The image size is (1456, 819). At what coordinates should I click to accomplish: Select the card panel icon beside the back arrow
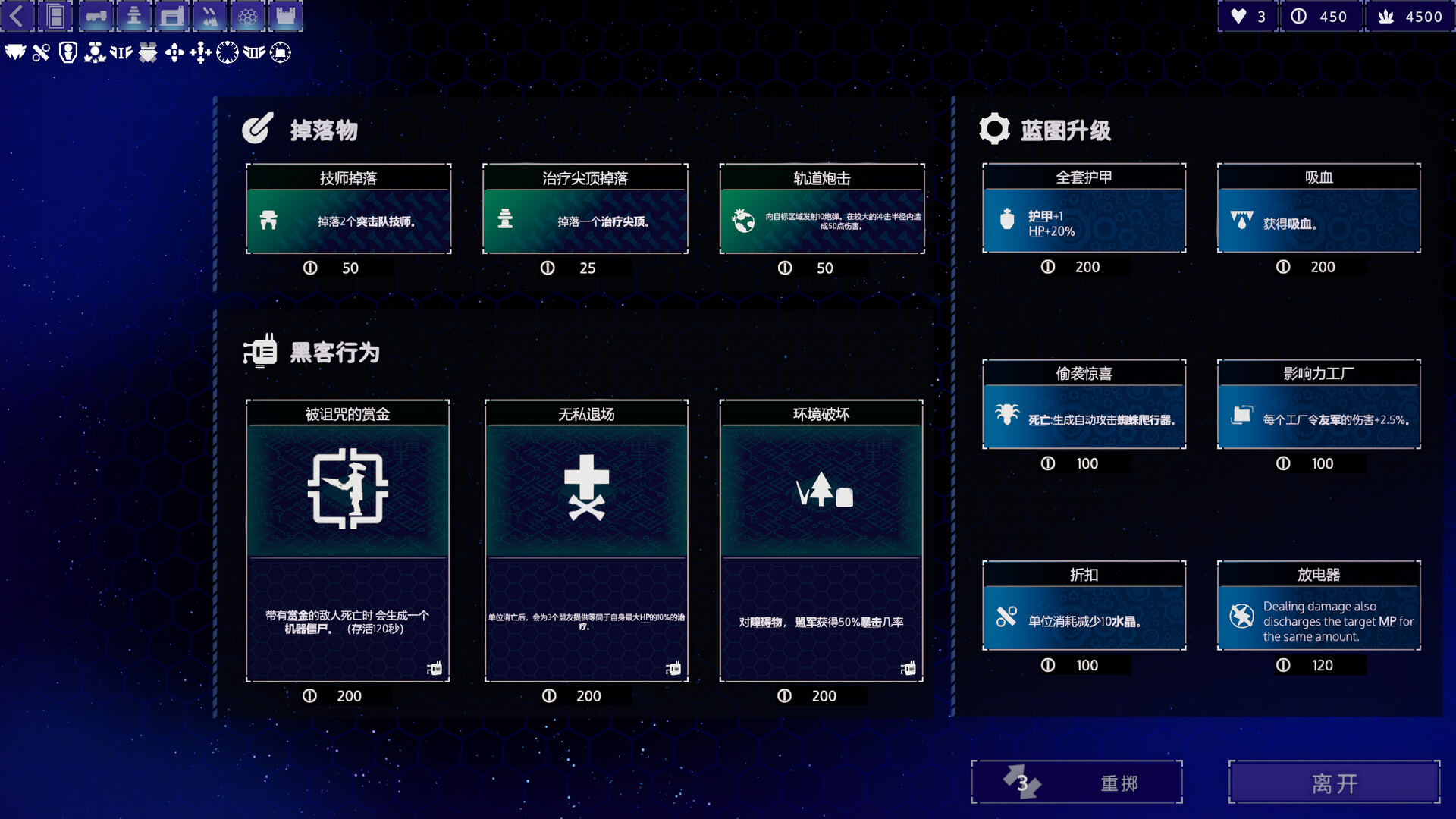[x=55, y=15]
